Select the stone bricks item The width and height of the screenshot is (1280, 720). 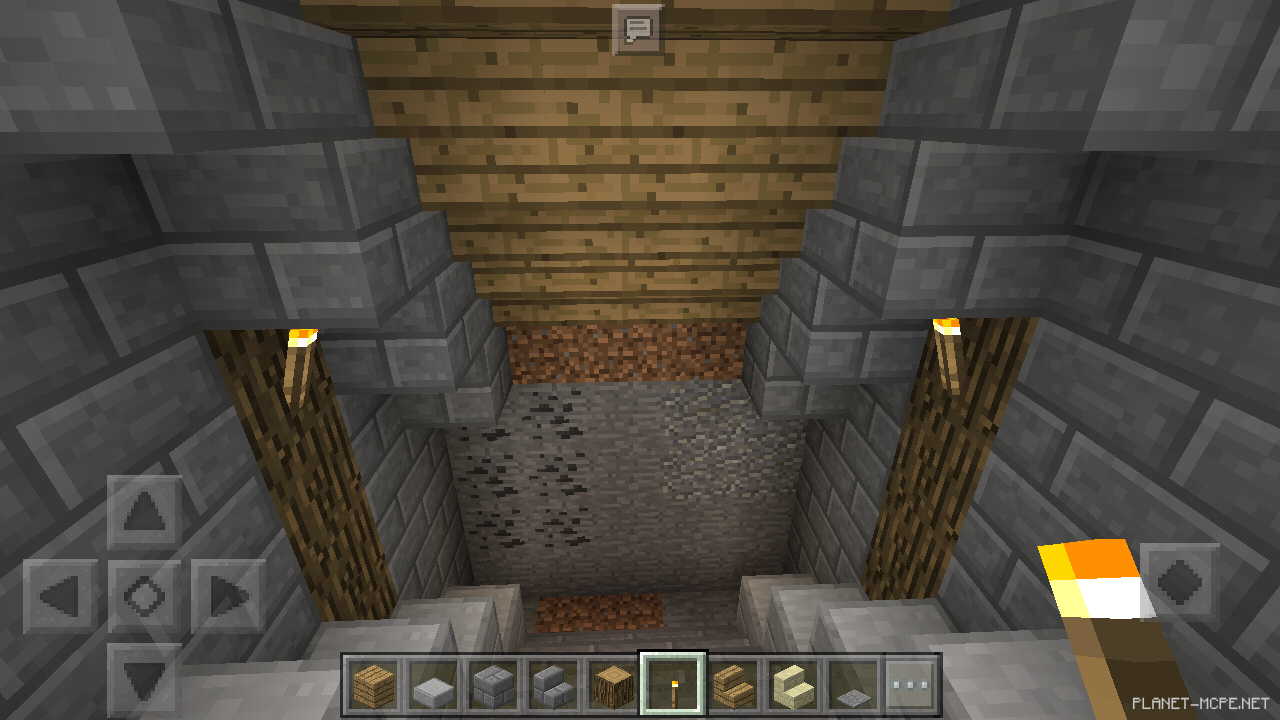coord(493,685)
